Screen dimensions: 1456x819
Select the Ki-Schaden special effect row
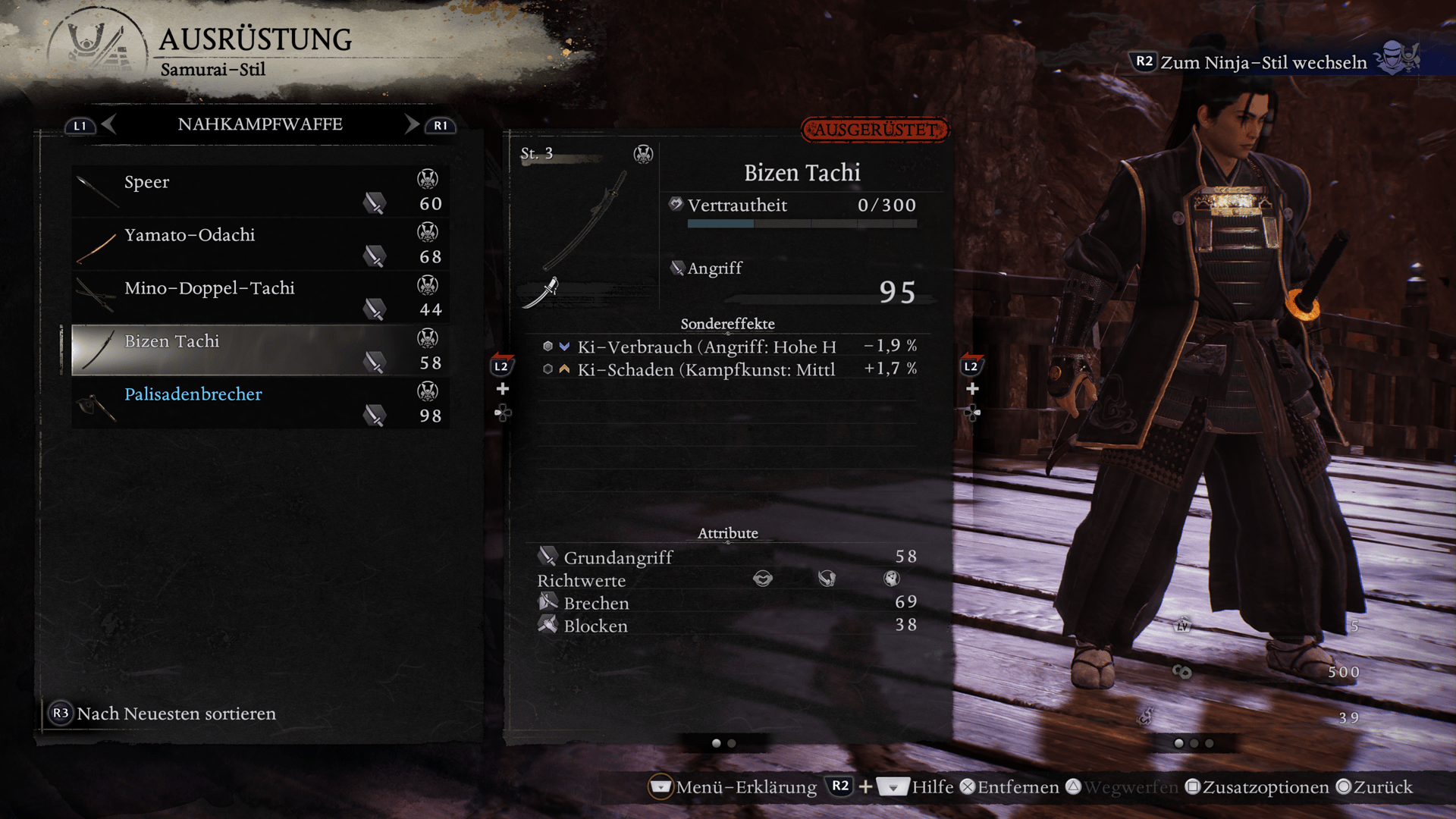pos(728,369)
